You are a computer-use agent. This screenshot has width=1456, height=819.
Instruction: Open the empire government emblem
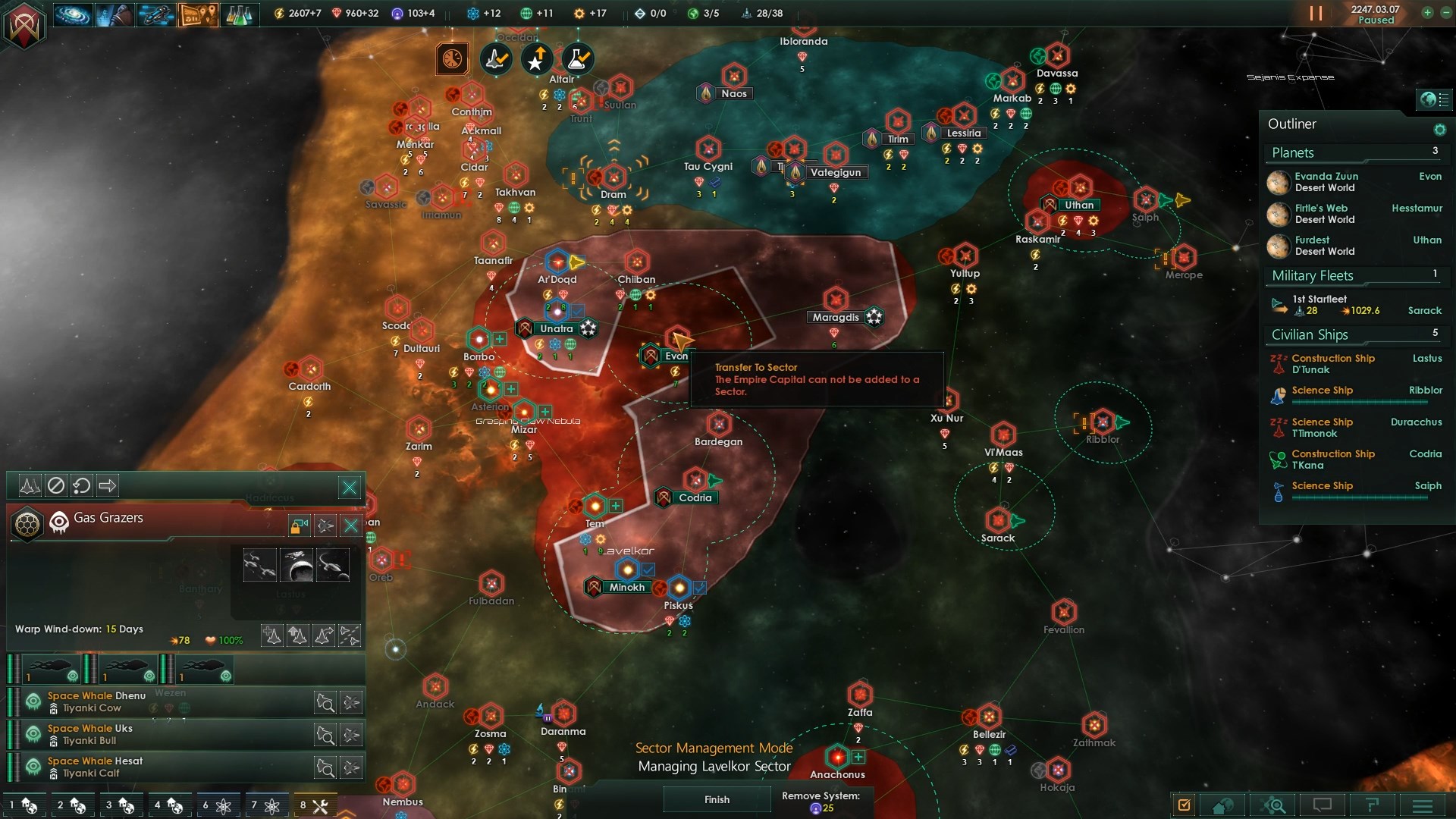tap(24, 25)
